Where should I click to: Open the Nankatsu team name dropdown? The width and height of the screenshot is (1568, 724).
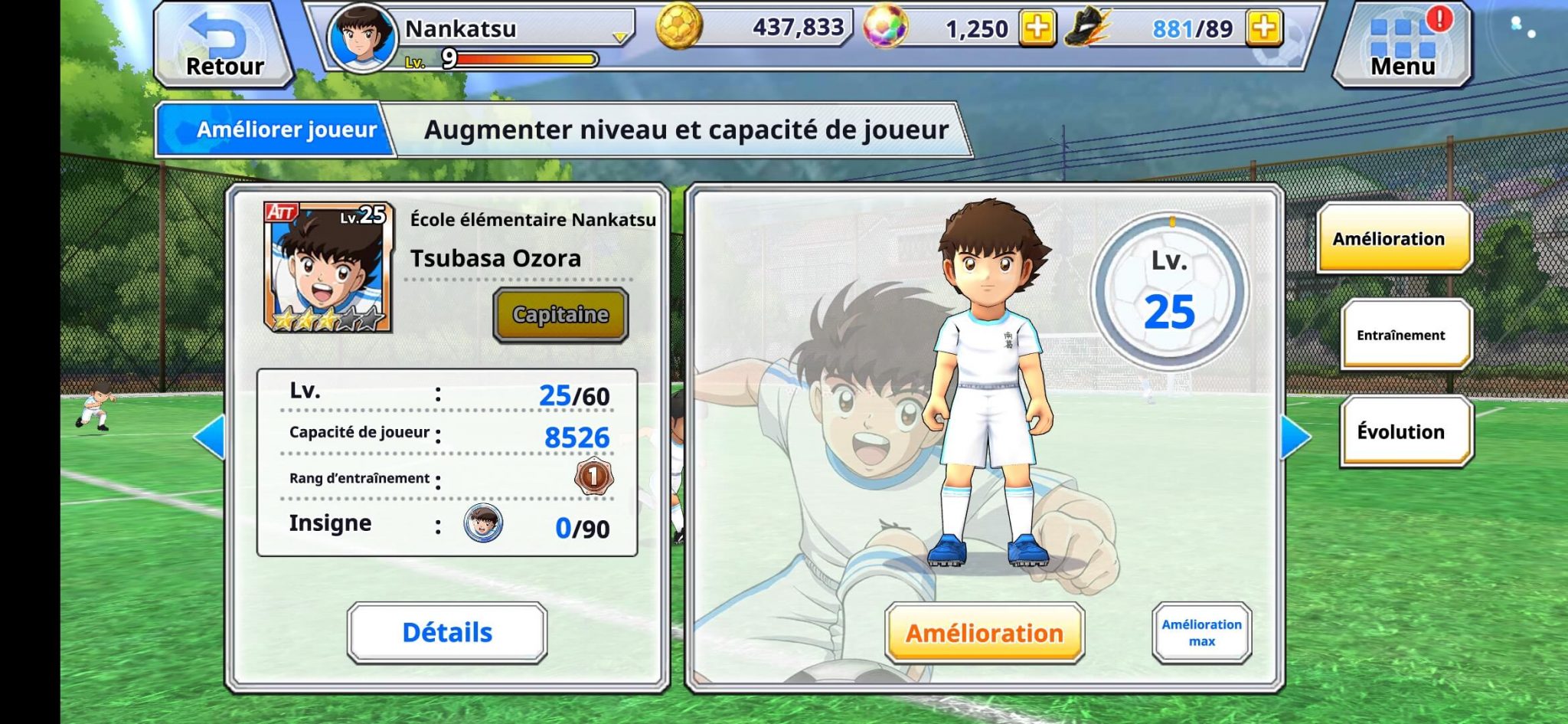[x=620, y=37]
